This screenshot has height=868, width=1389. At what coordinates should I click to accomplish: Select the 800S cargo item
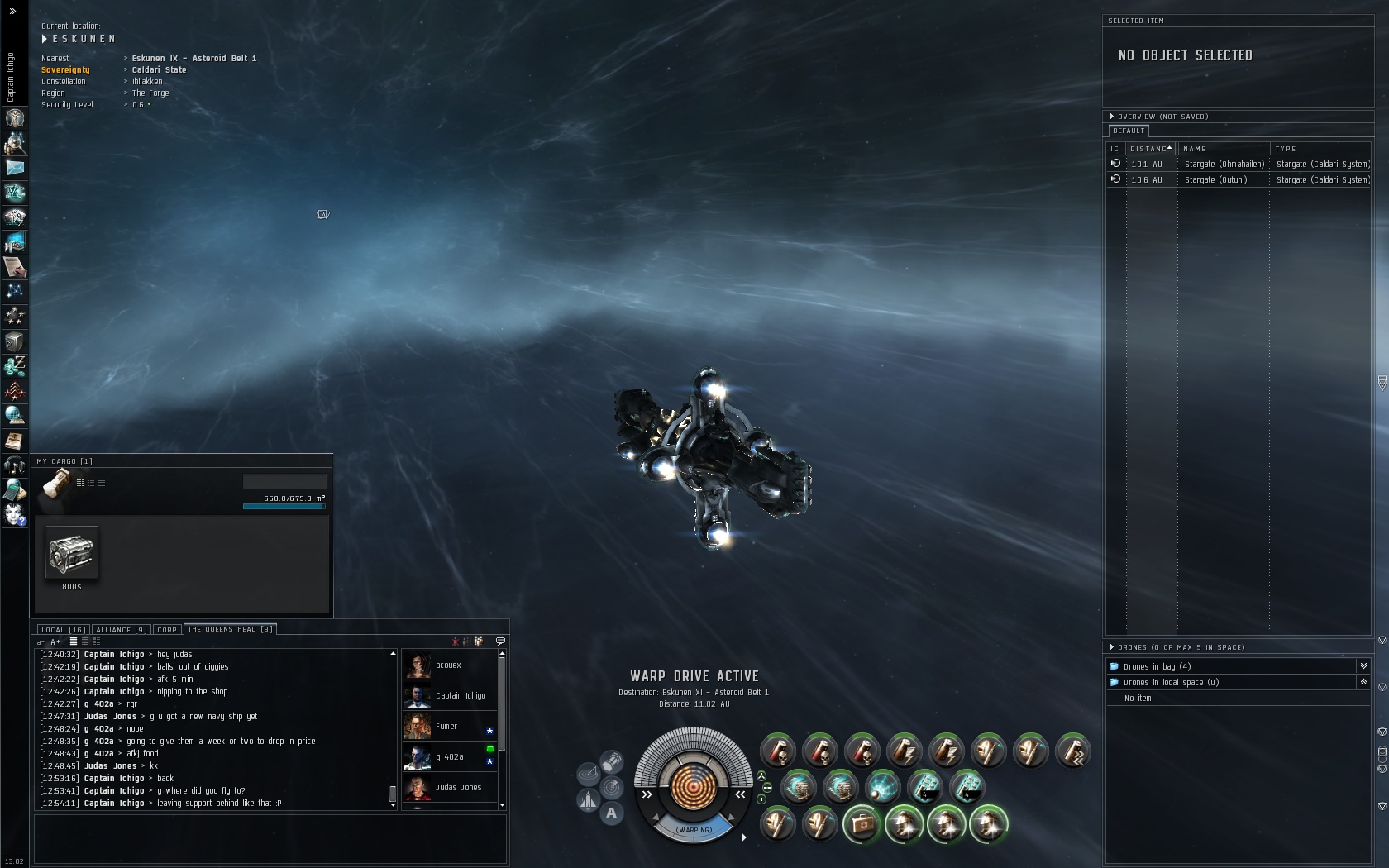click(x=72, y=554)
